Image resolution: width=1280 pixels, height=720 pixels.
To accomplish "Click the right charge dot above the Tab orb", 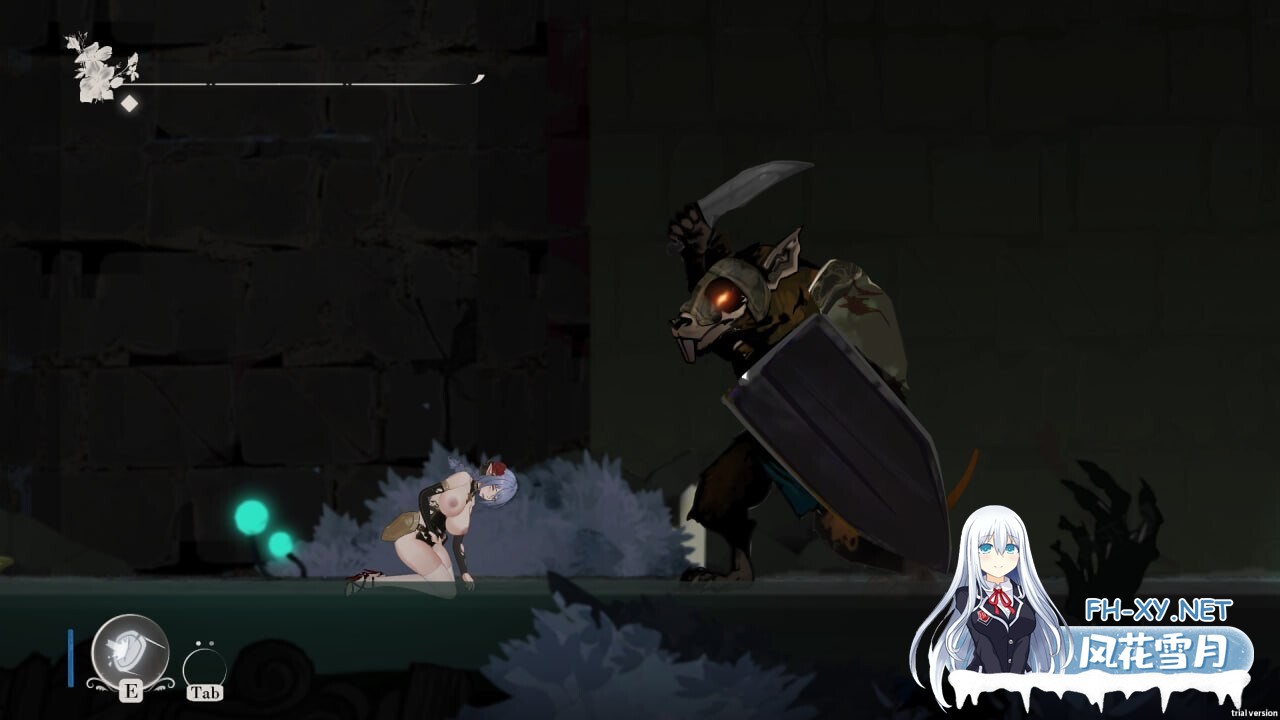I will pos(212,643).
